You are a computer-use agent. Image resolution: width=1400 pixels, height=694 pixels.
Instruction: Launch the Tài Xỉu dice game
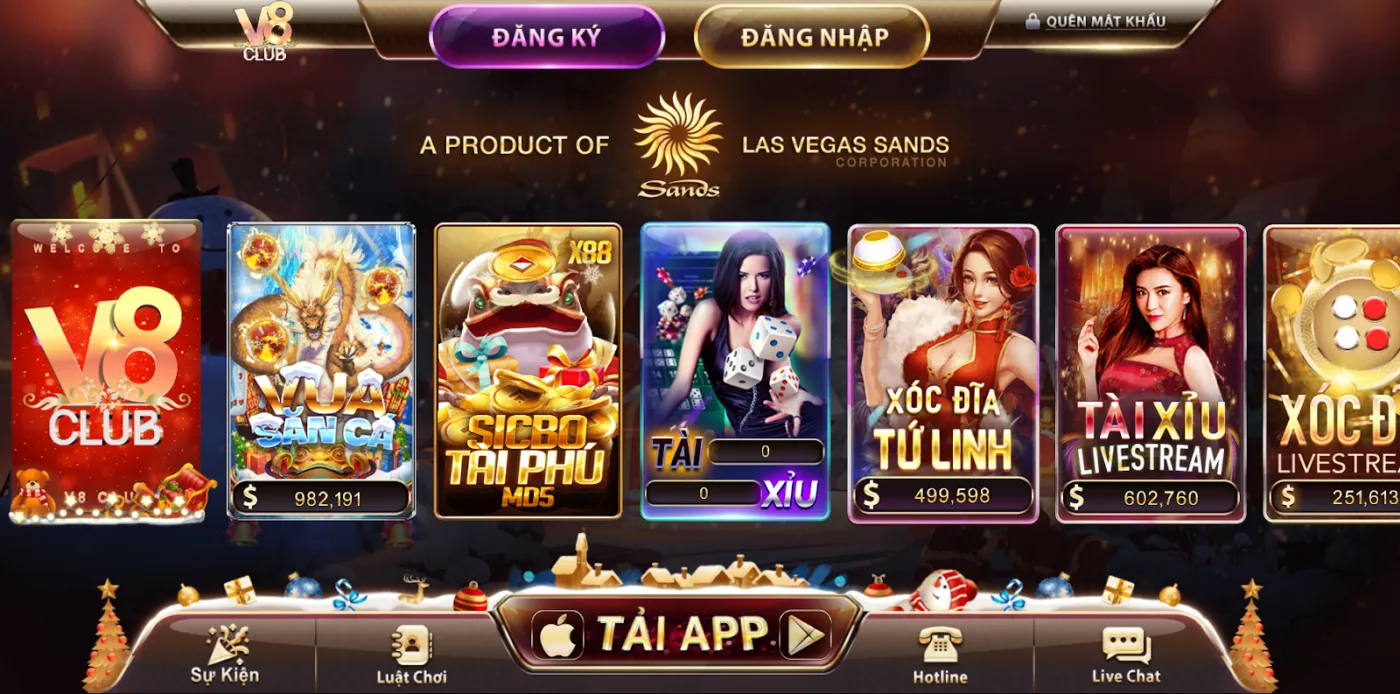coord(735,371)
